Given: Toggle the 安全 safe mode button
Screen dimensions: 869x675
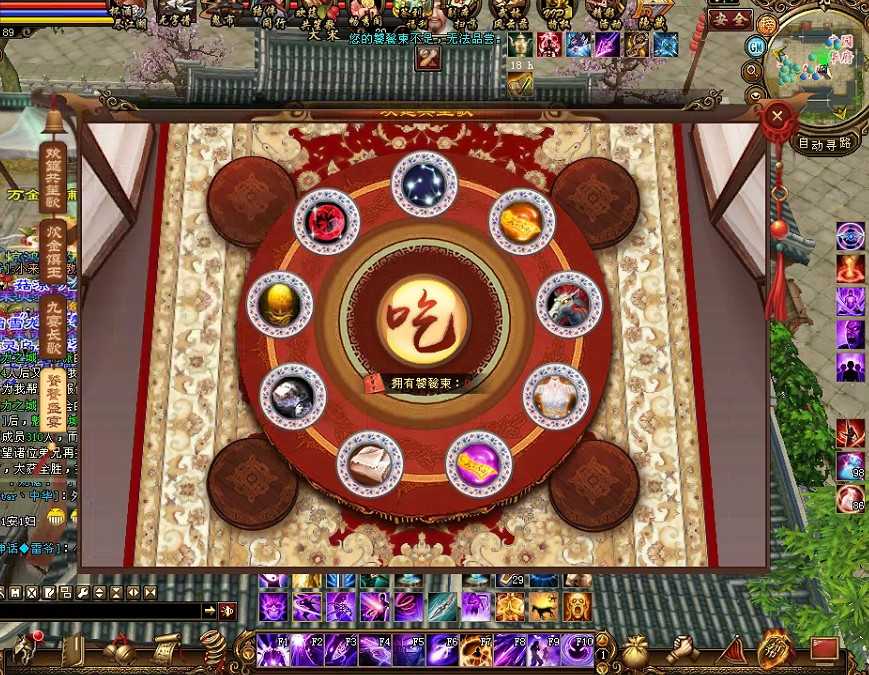Looking at the screenshot, I should pos(728,19).
